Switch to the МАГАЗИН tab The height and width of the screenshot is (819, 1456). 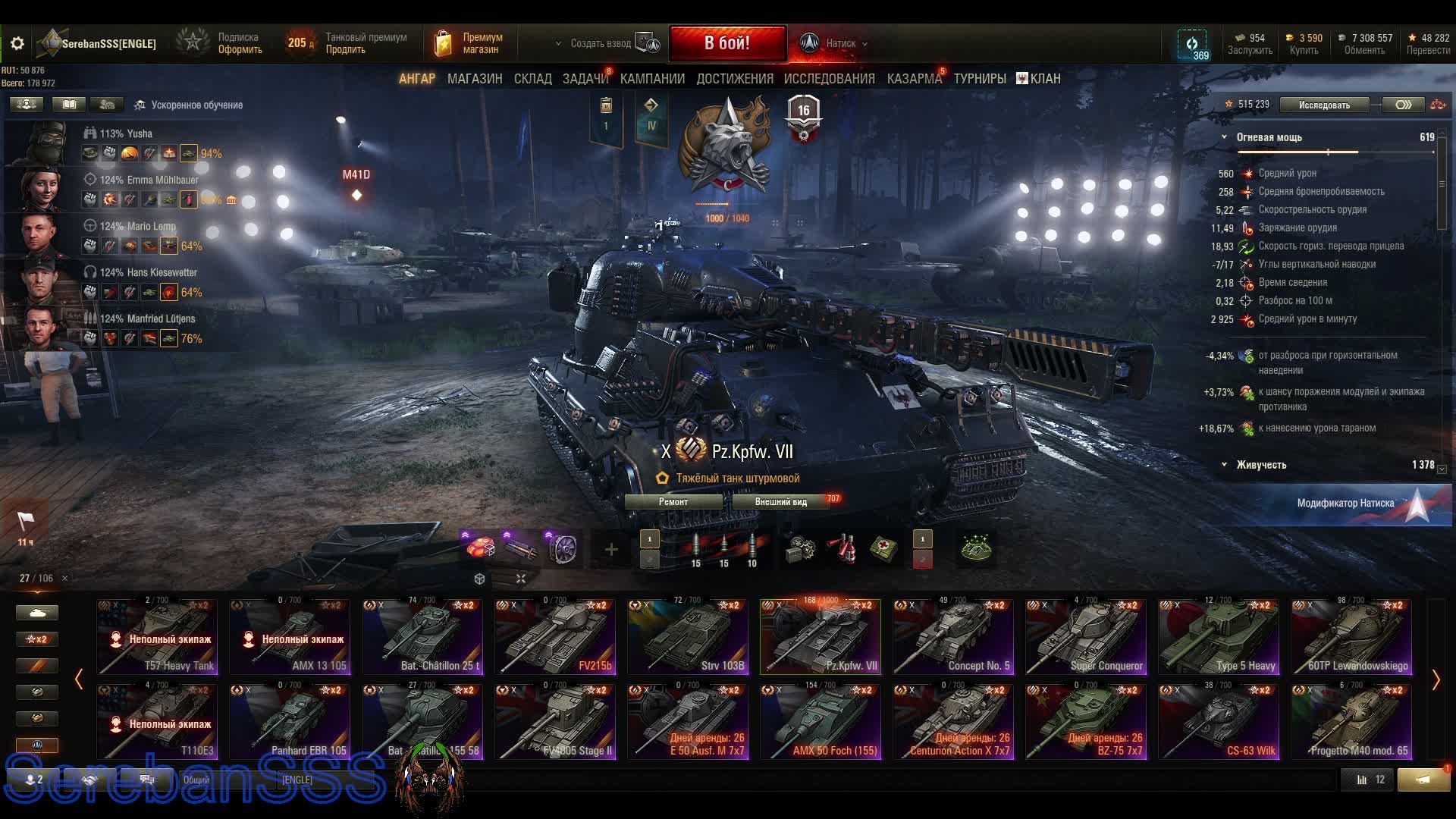475,79
